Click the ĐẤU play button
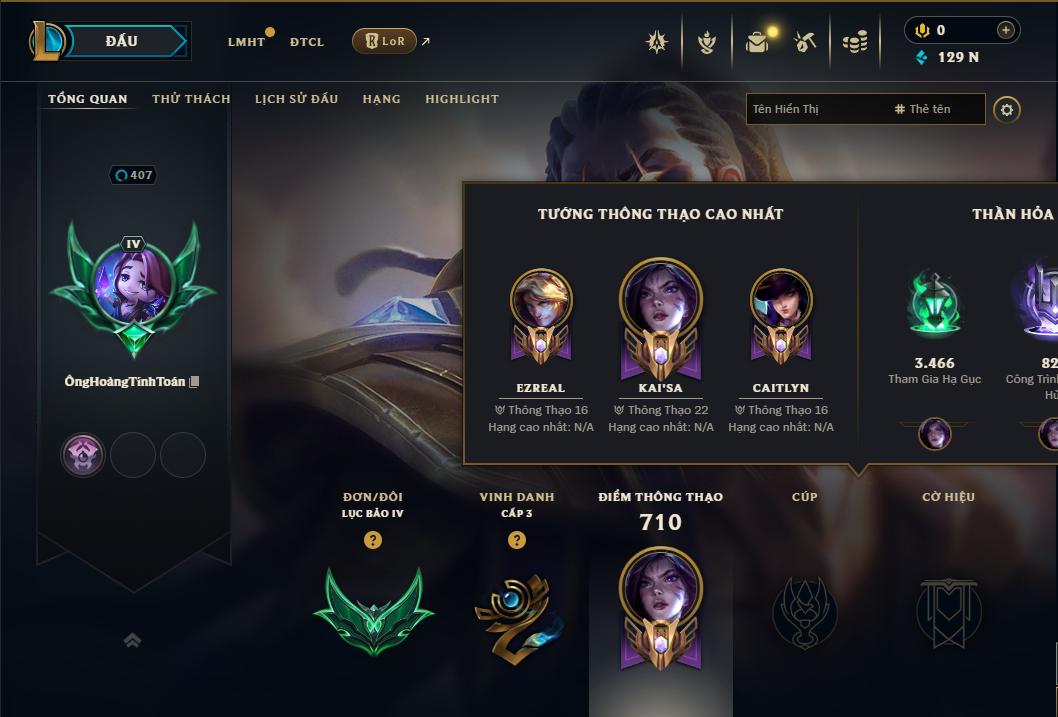 tap(122, 41)
